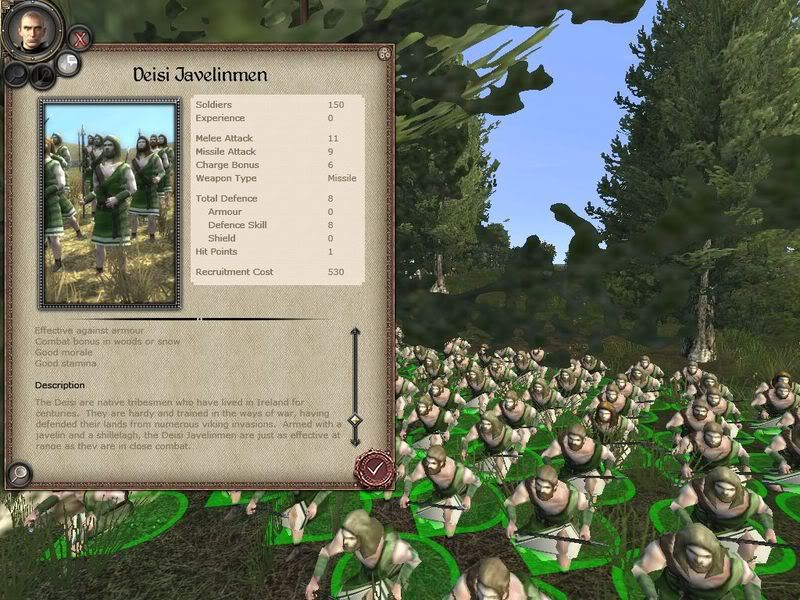Click the magnifying glass at panel's bottom corner
The image size is (800, 600).
pyautogui.click(x=18, y=474)
